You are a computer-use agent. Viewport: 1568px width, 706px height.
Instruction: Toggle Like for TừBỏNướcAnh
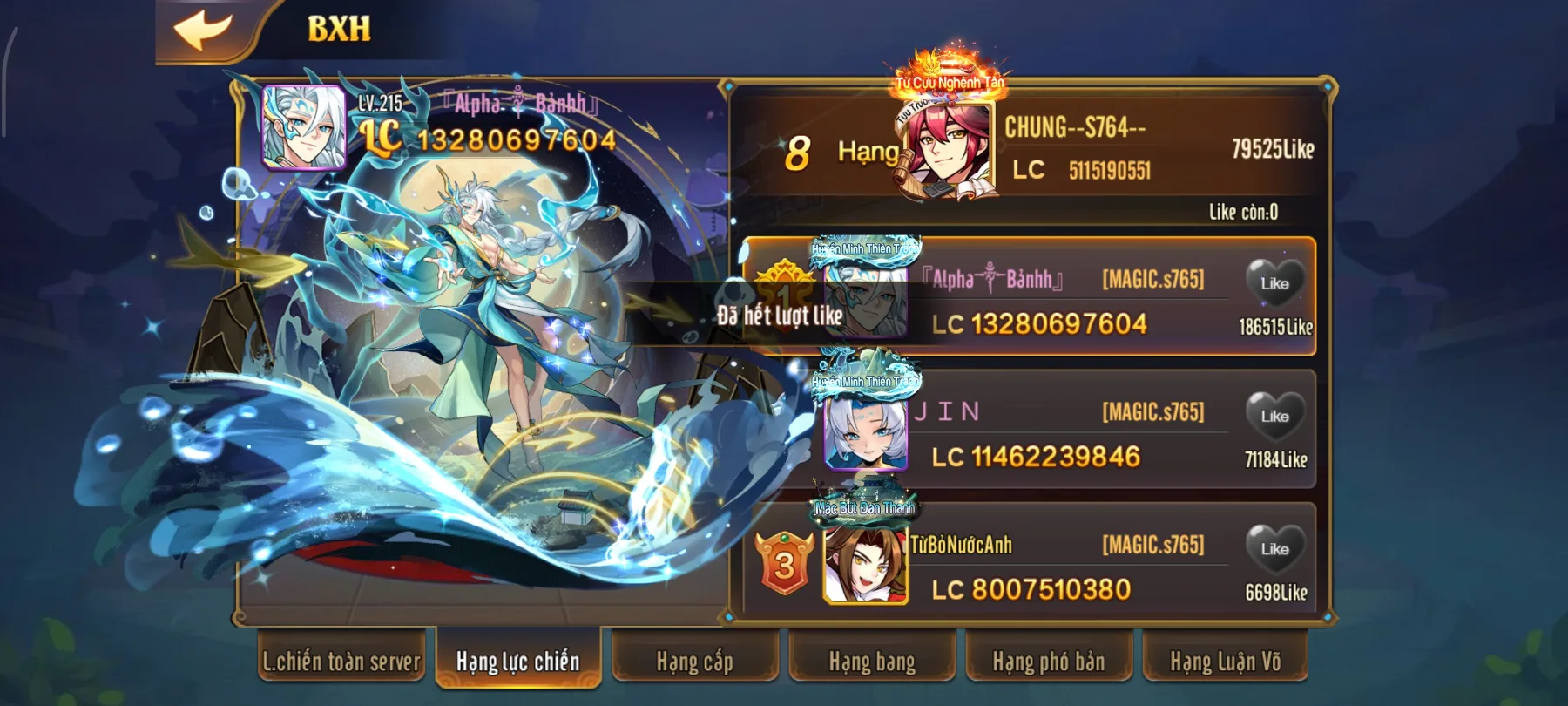[1274, 549]
